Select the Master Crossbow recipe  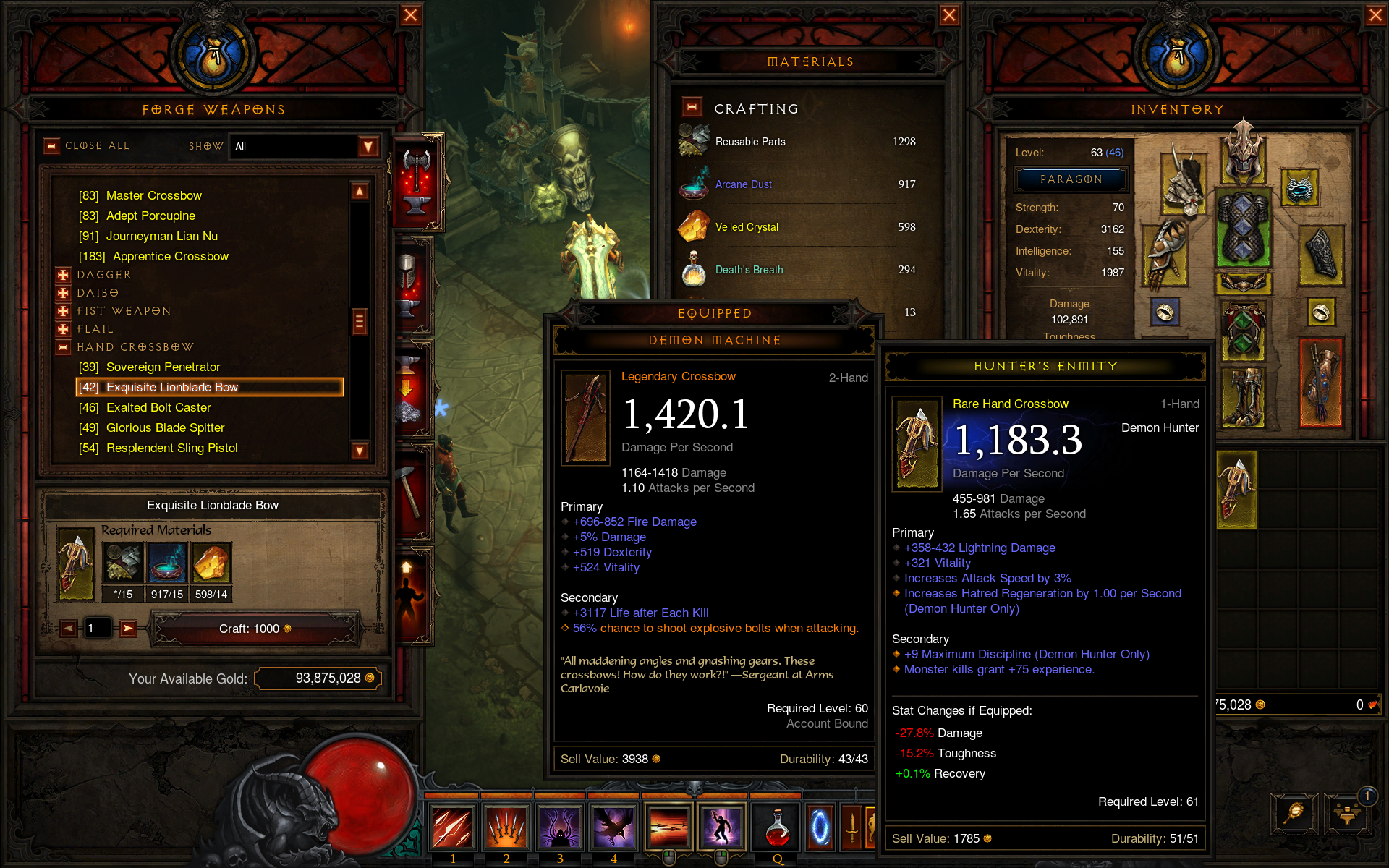153,195
